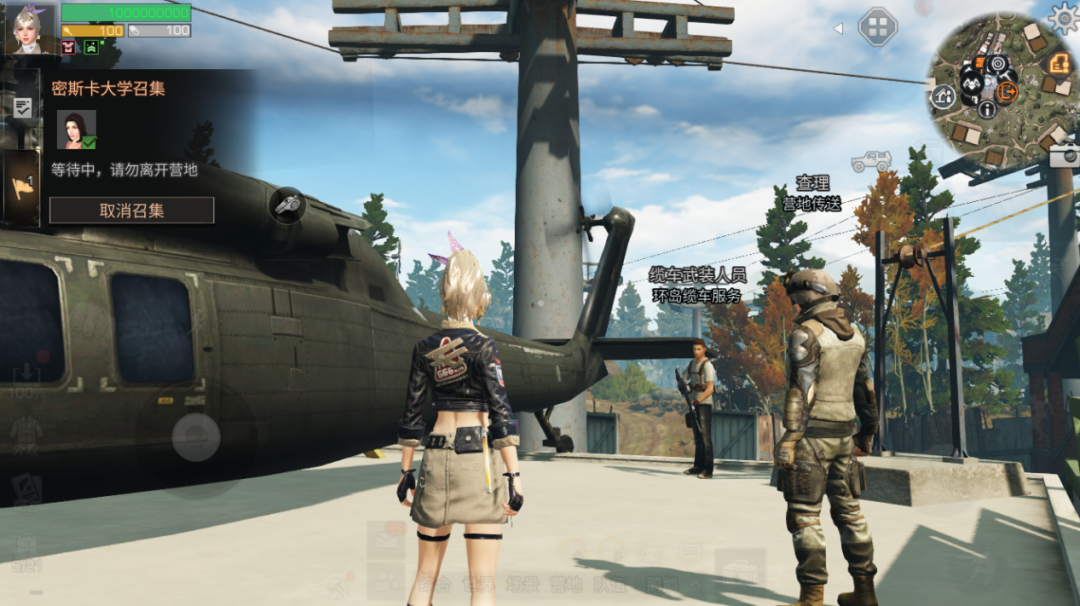Switch to the flag summon tab

point(22,187)
